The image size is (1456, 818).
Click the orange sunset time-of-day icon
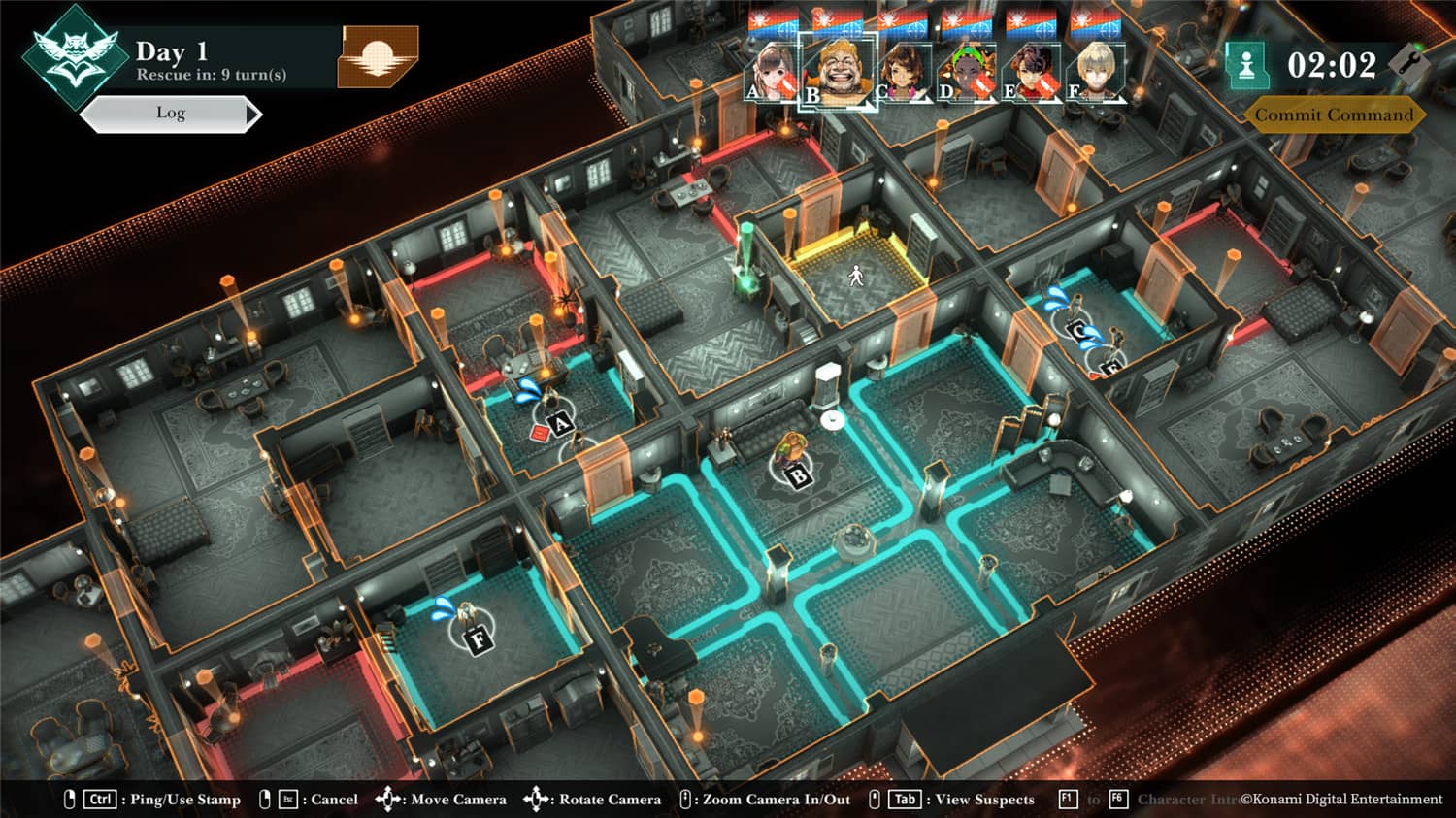click(x=378, y=56)
